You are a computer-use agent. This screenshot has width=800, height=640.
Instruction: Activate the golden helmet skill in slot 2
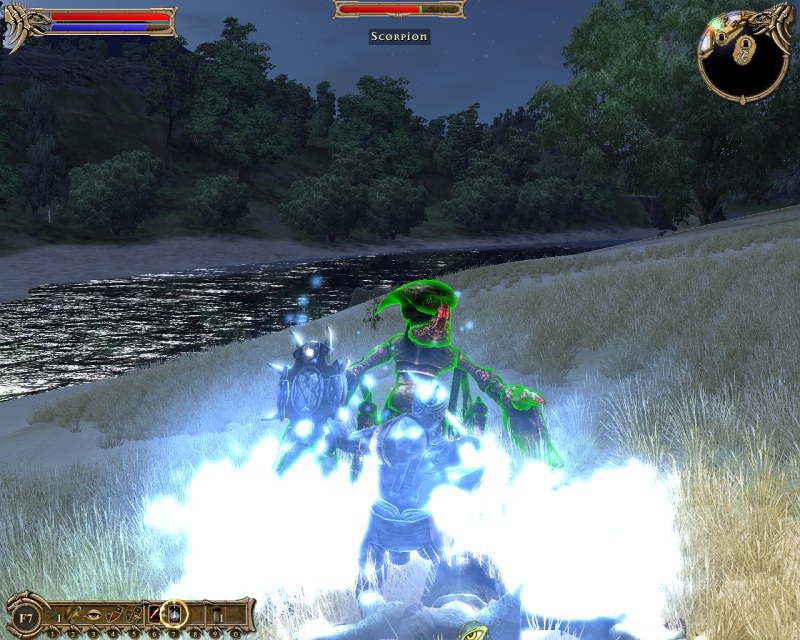[x=75, y=612]
